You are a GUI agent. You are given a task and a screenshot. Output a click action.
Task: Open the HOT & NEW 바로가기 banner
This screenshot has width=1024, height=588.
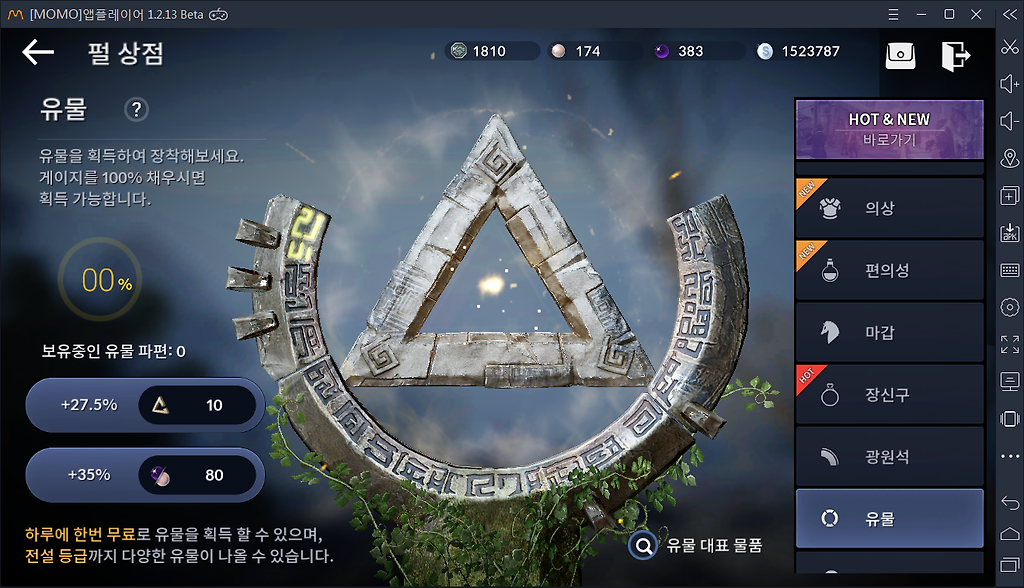[x=889, y=129]
